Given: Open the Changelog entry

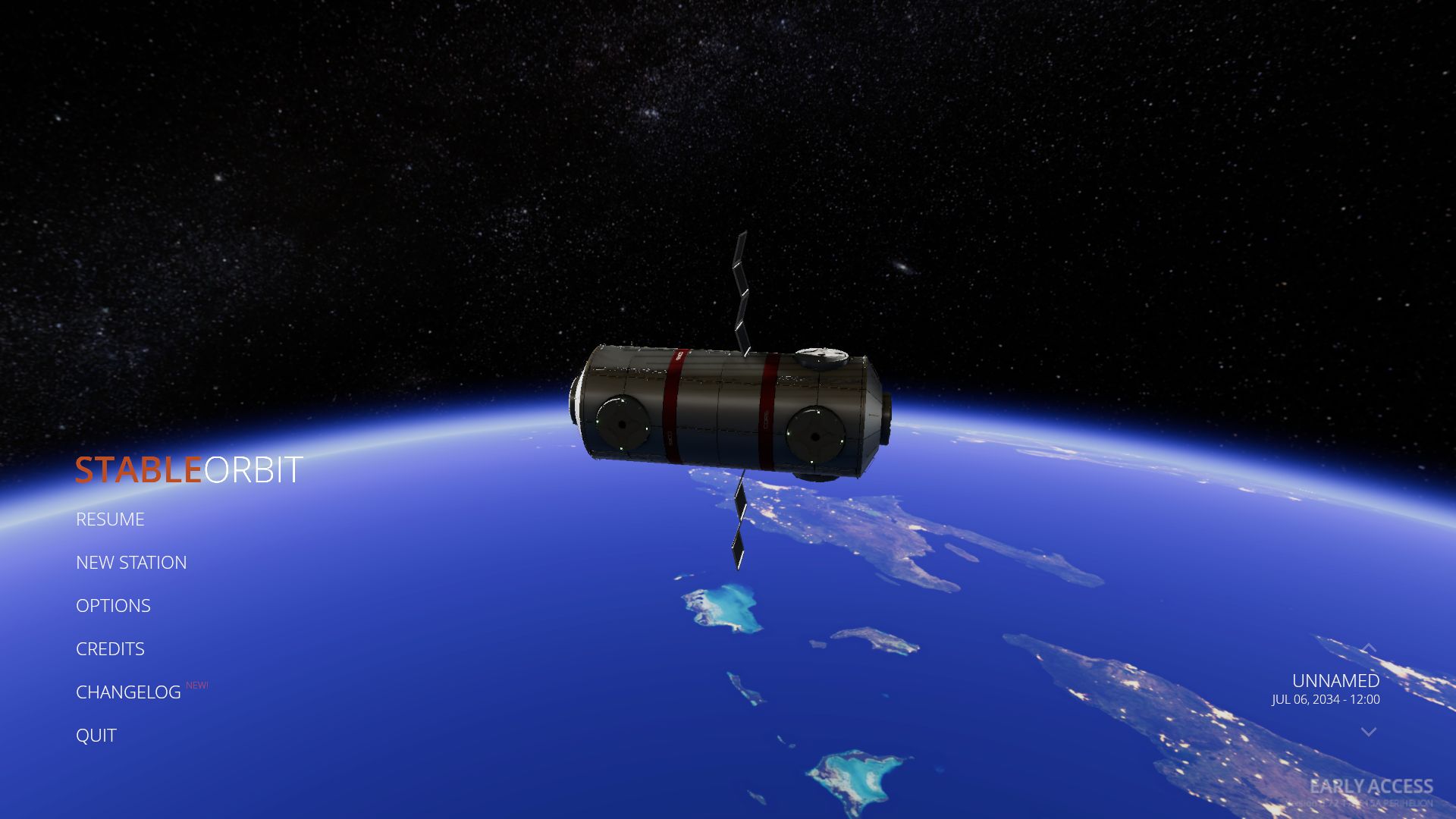Looking at the screenshot, I should pos(128,692).
